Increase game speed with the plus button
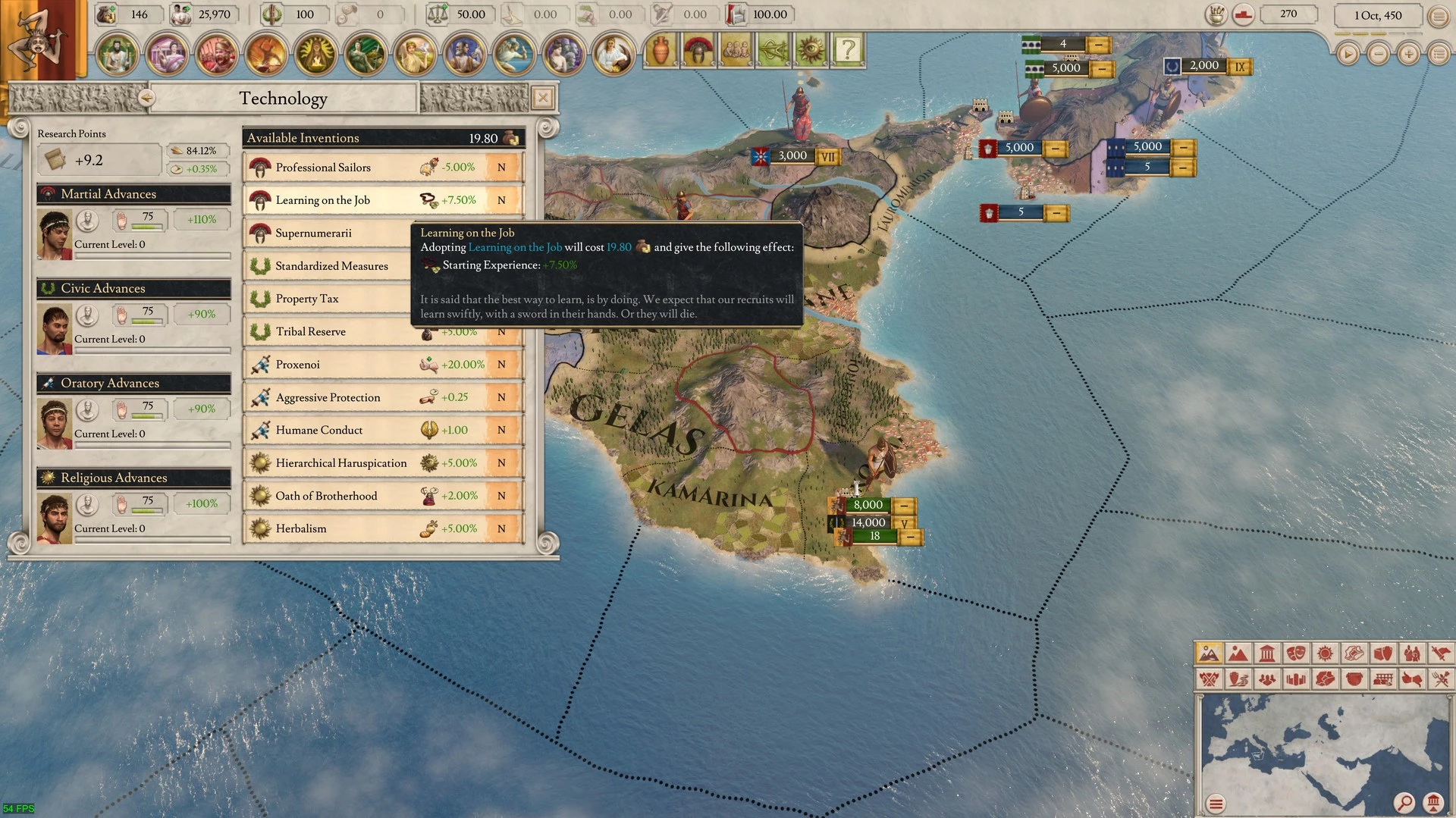This screenshot has width=1456, height=818. 1409,54
